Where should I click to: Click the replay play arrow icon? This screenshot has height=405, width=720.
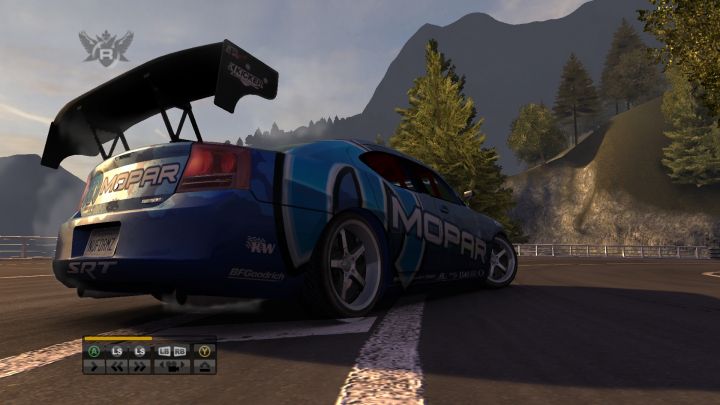click(x=94, y=367)
